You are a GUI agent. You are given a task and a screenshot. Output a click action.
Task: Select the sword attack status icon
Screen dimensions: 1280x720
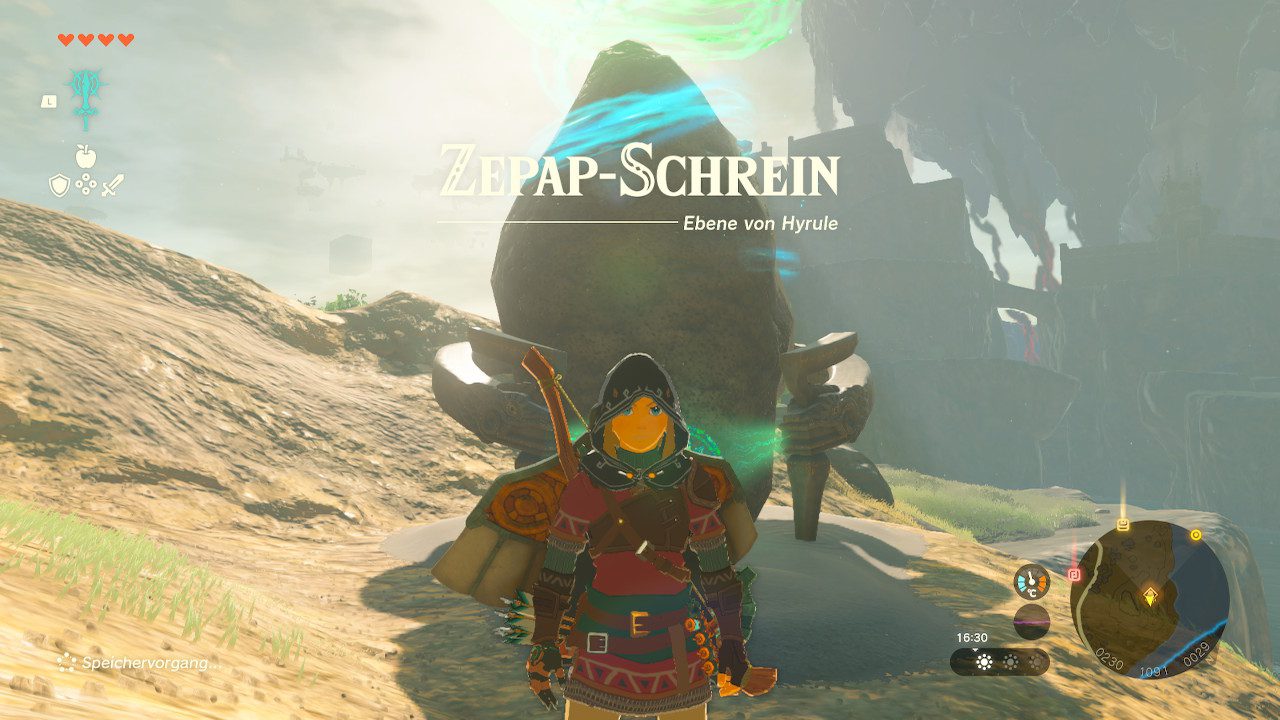tap(113, 185)
